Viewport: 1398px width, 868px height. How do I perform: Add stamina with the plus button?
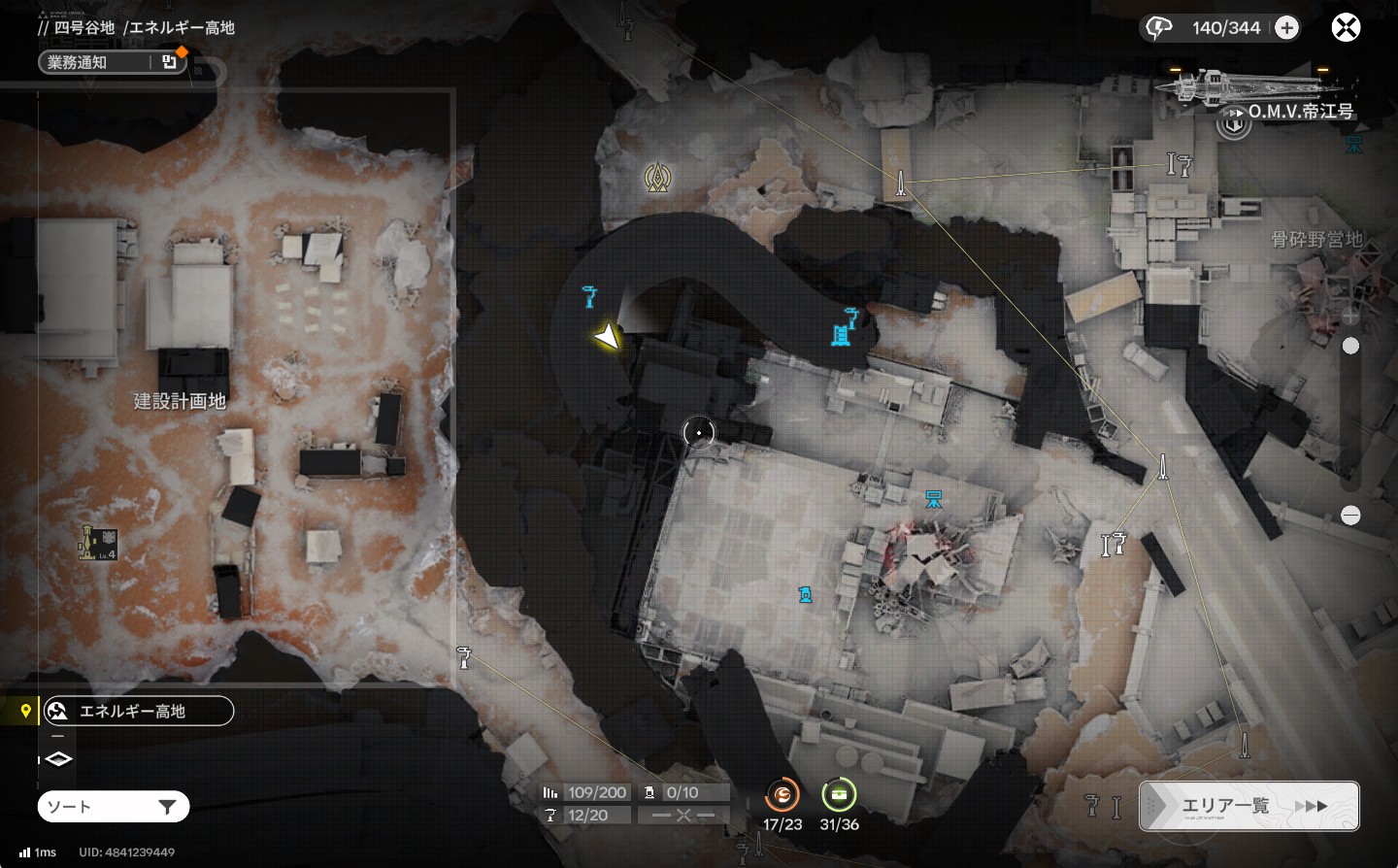coord(1286,28)
